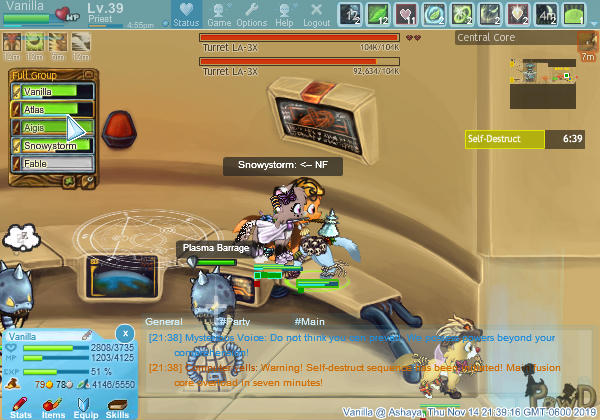Open the Options menu
The height and width of the screenshot is (420, 600).
[251, 14]
